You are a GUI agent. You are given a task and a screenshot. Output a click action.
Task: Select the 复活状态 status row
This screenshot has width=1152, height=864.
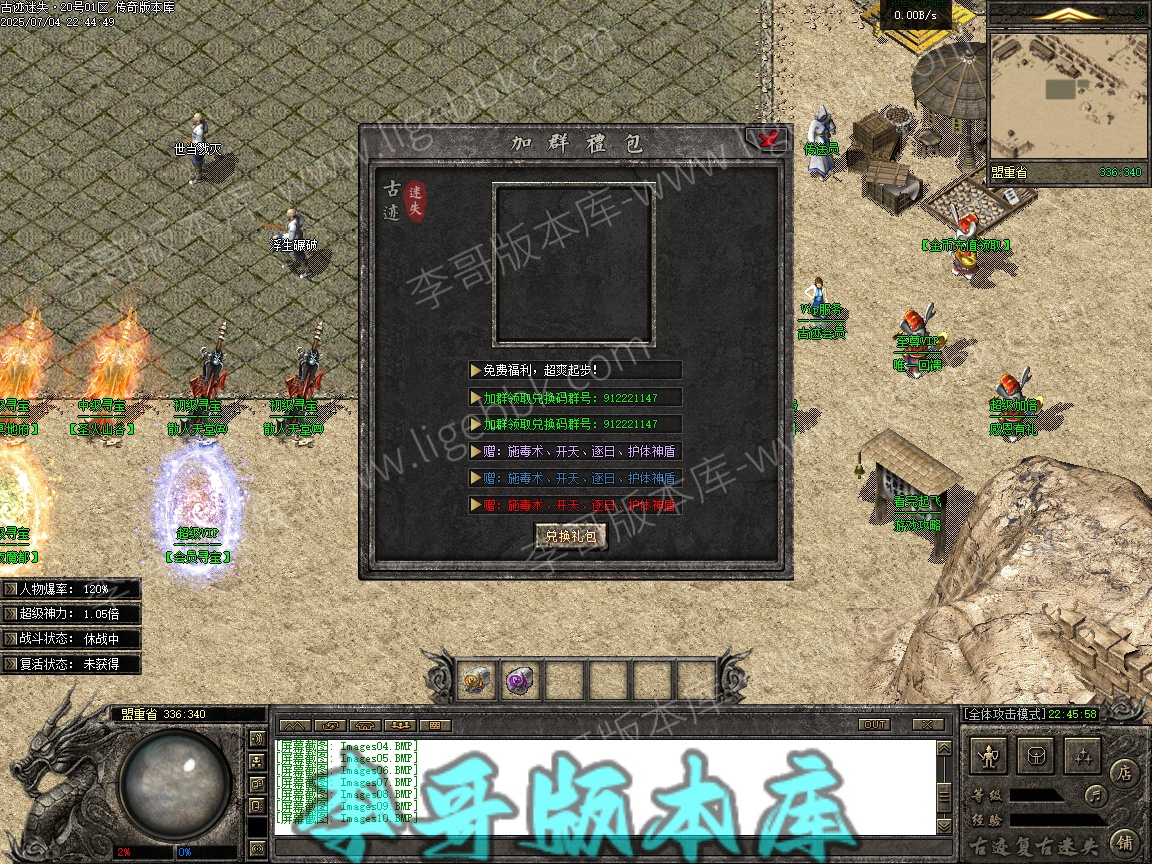tap(71, 664)
